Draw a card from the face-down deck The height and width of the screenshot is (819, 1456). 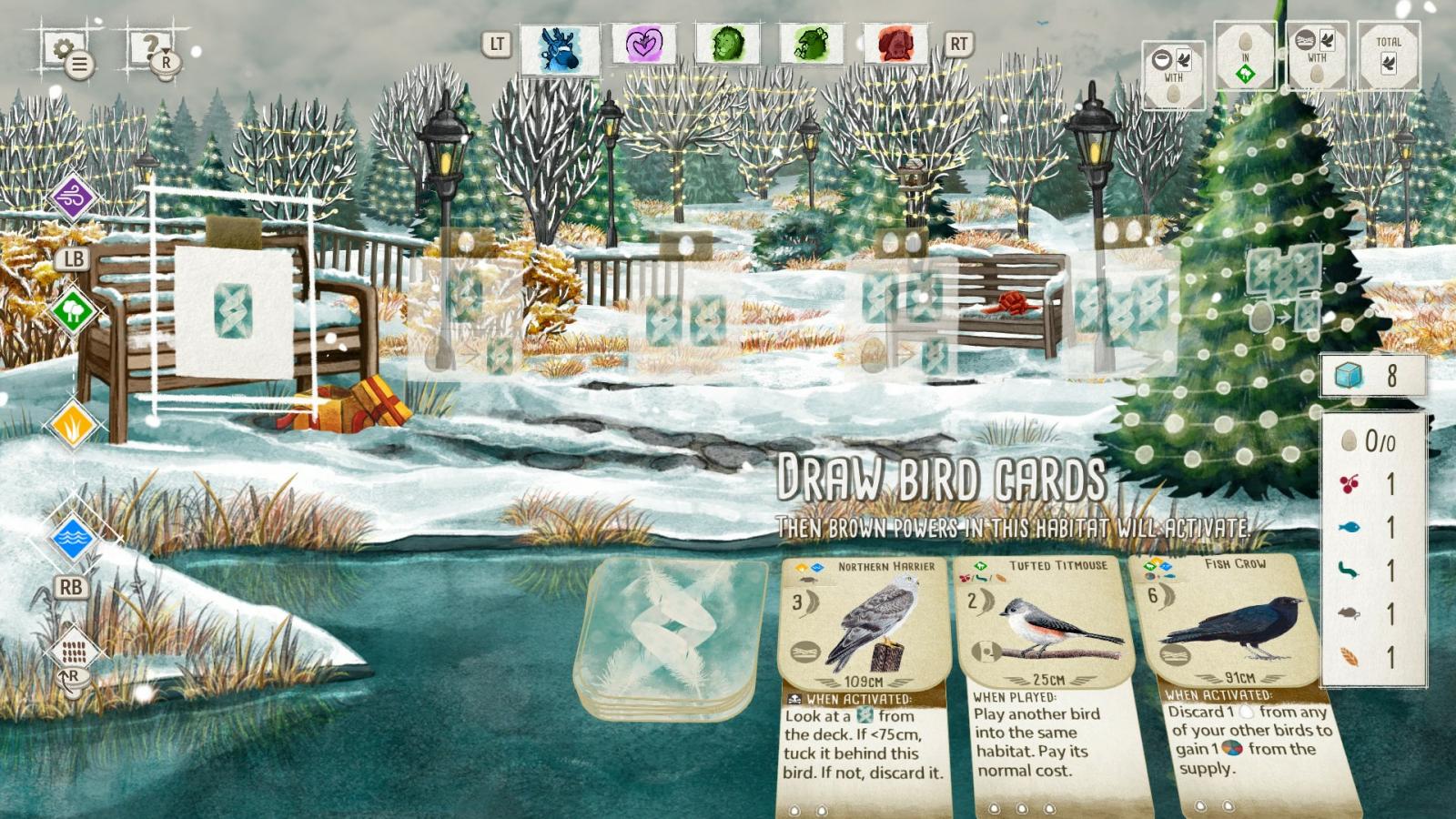669,637
